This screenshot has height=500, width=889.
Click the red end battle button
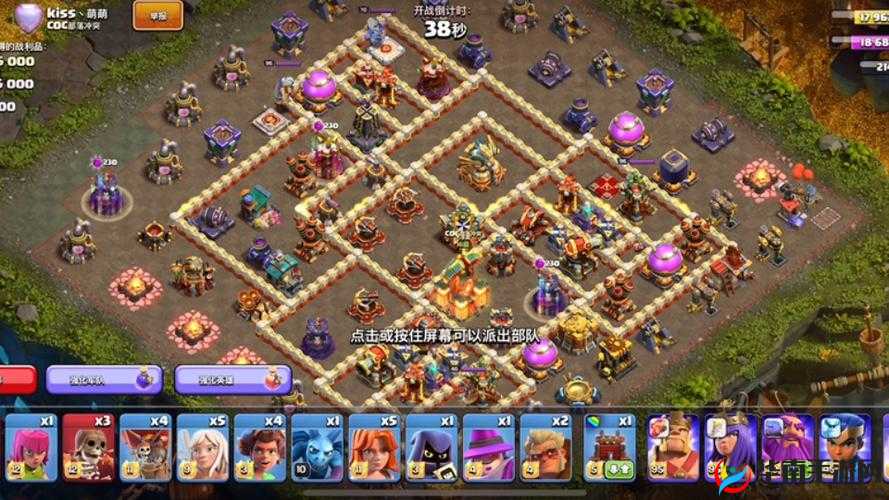click(x=16, y=379)
